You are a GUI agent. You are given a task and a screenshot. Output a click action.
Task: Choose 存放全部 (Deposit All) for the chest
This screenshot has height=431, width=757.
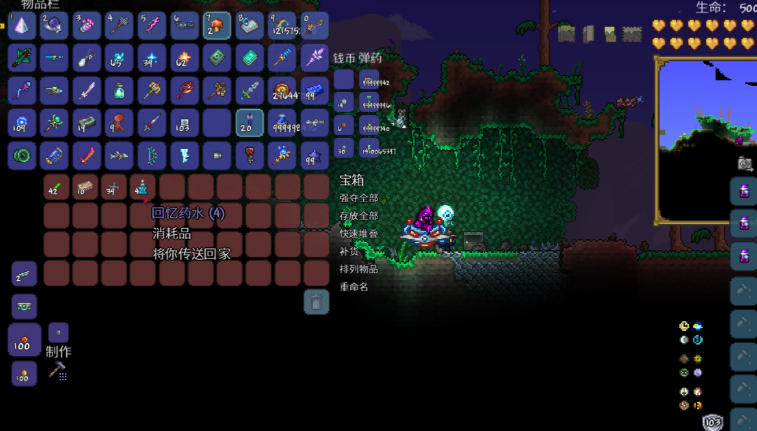pos(358,215)
